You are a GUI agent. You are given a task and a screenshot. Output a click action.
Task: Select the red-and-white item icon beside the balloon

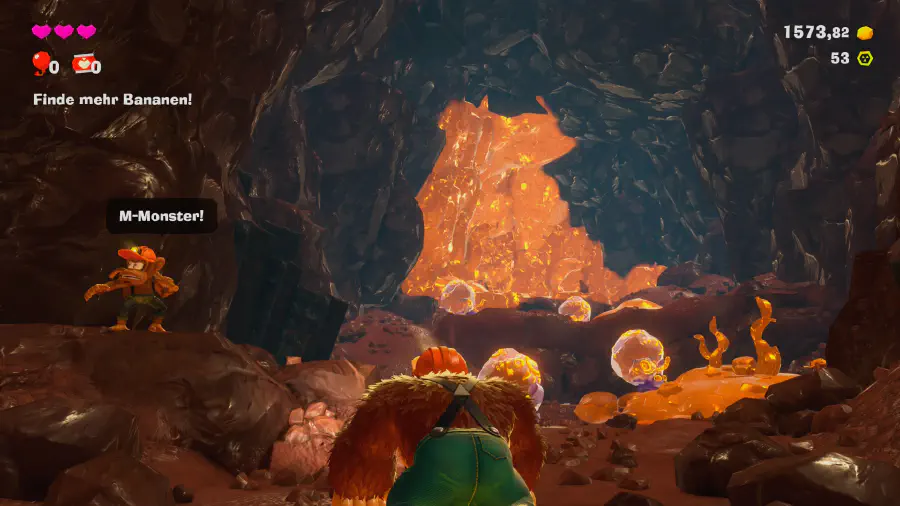pyautogui.click(x=83, y=65)
